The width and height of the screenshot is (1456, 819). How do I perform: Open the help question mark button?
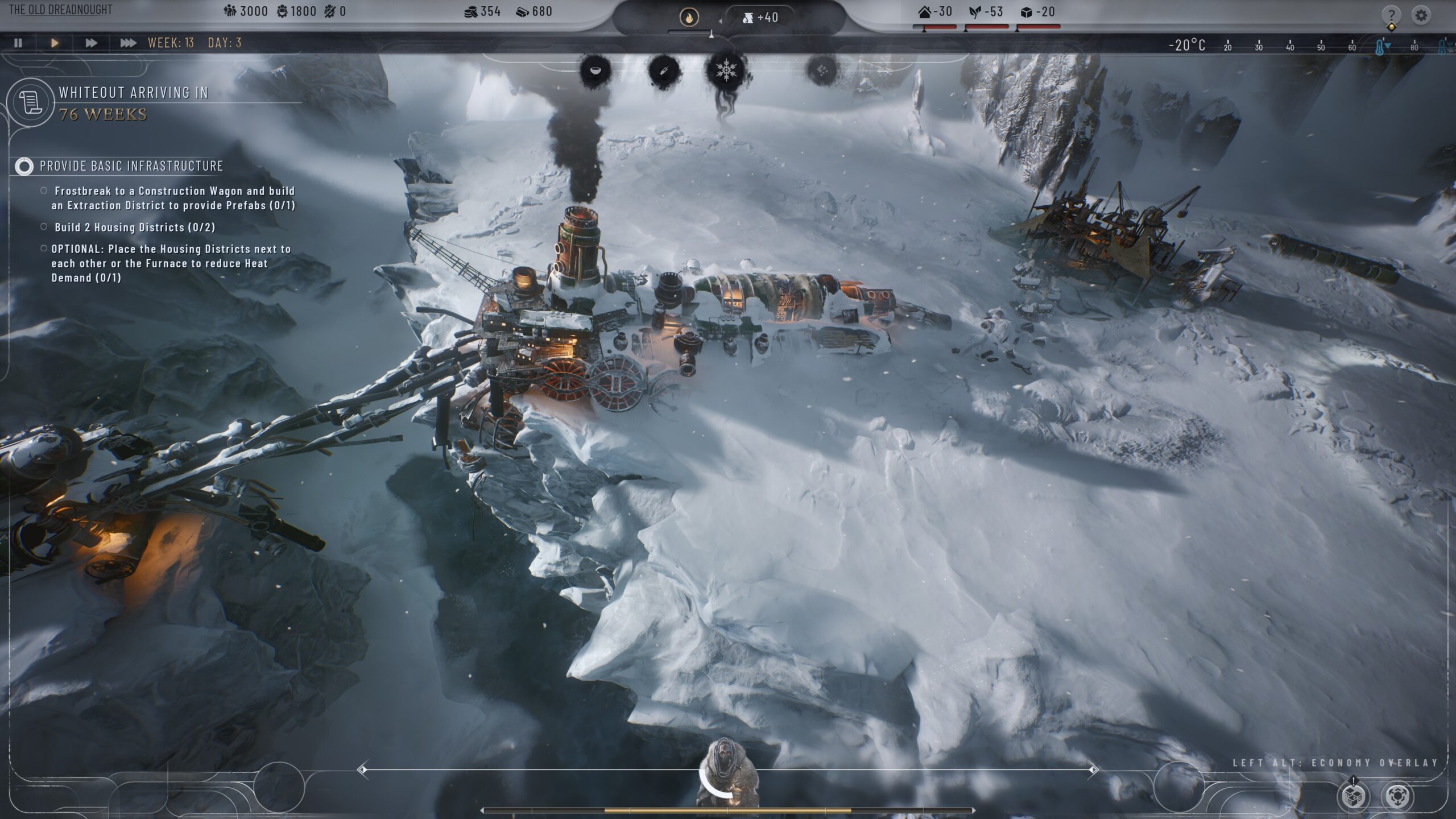pos(1391,15)
